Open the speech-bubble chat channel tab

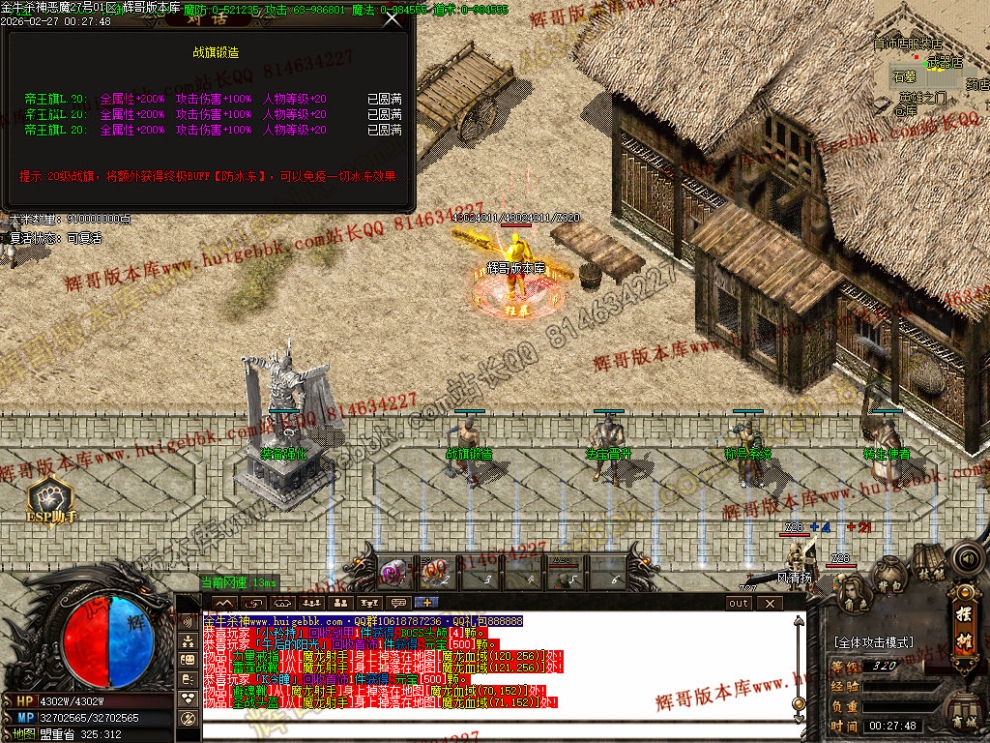pos(398,602)
